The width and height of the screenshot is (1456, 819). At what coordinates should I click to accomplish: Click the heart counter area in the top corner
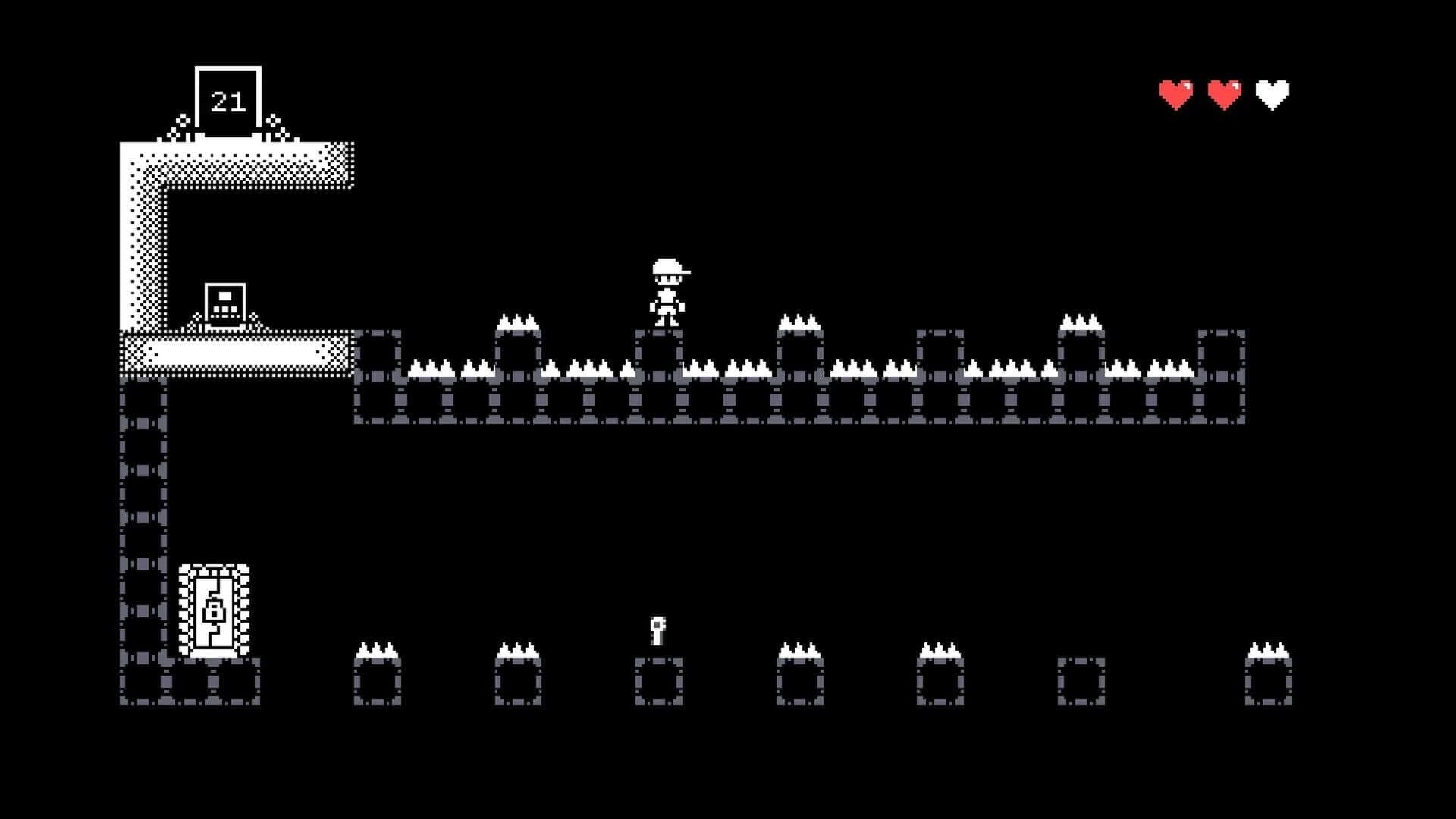click(1225, 91)
